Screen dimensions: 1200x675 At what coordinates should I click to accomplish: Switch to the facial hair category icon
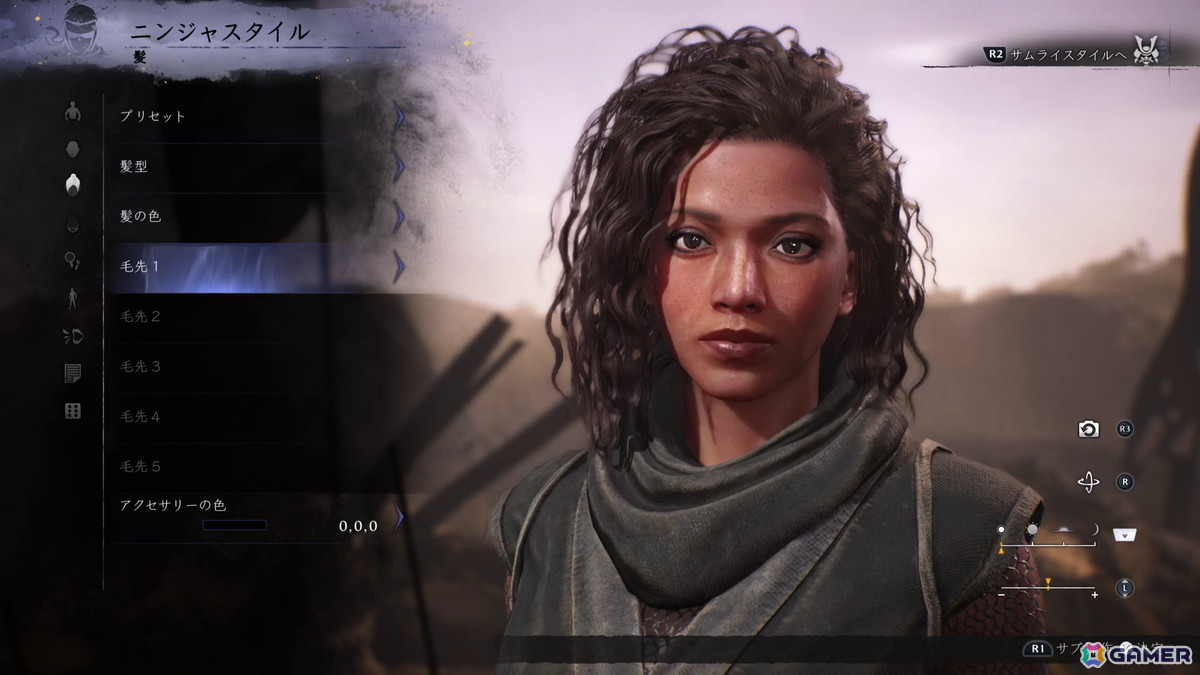[x=72, y=223]
